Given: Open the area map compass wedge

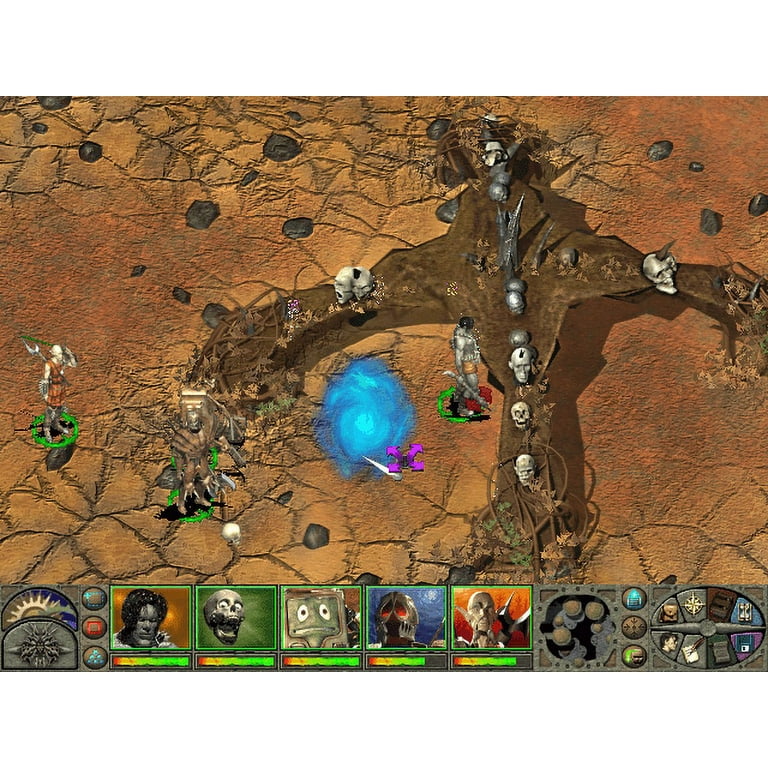Looking at the screenshot, I should click(x=696, y=603).
